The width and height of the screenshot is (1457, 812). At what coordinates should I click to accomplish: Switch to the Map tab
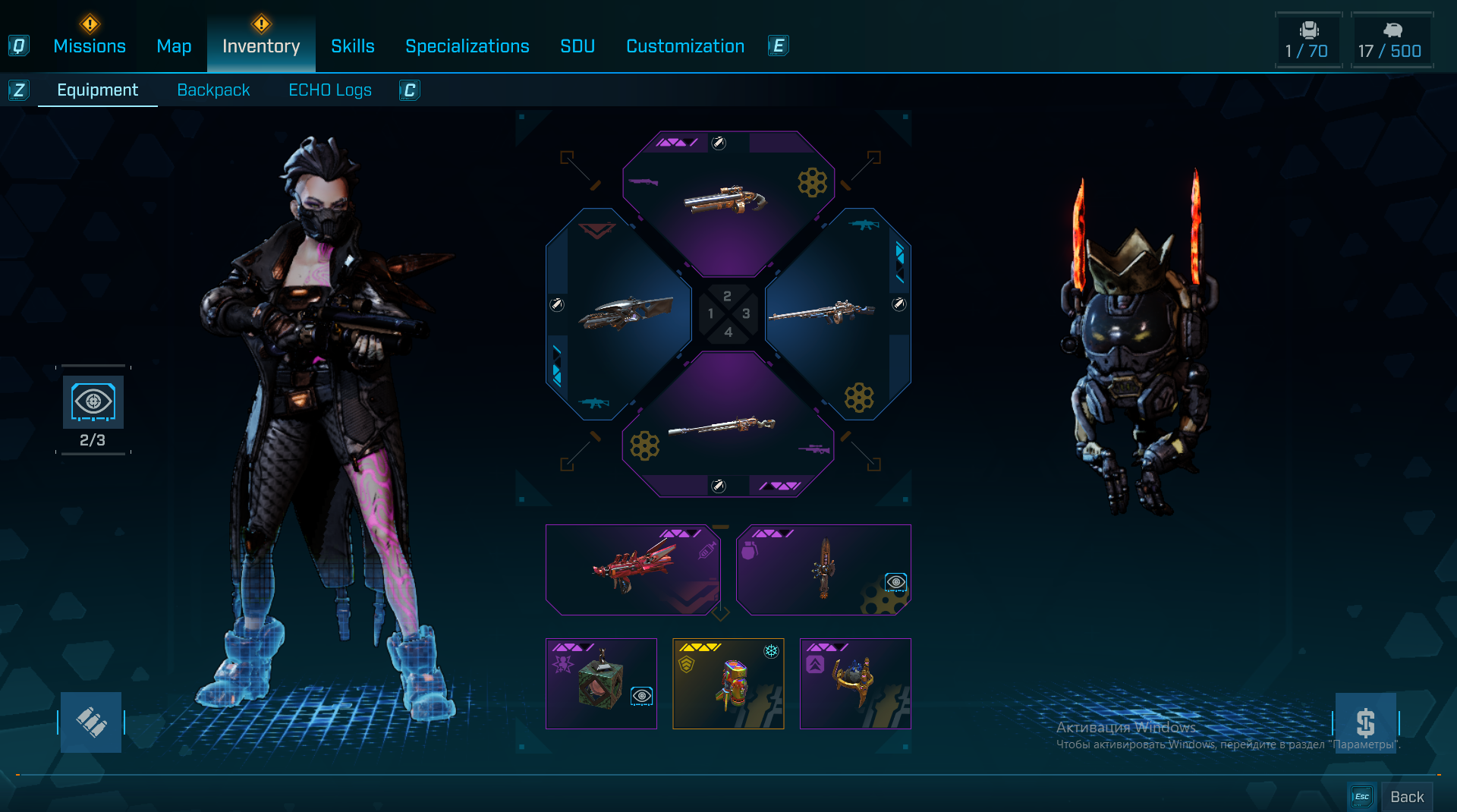174,46
